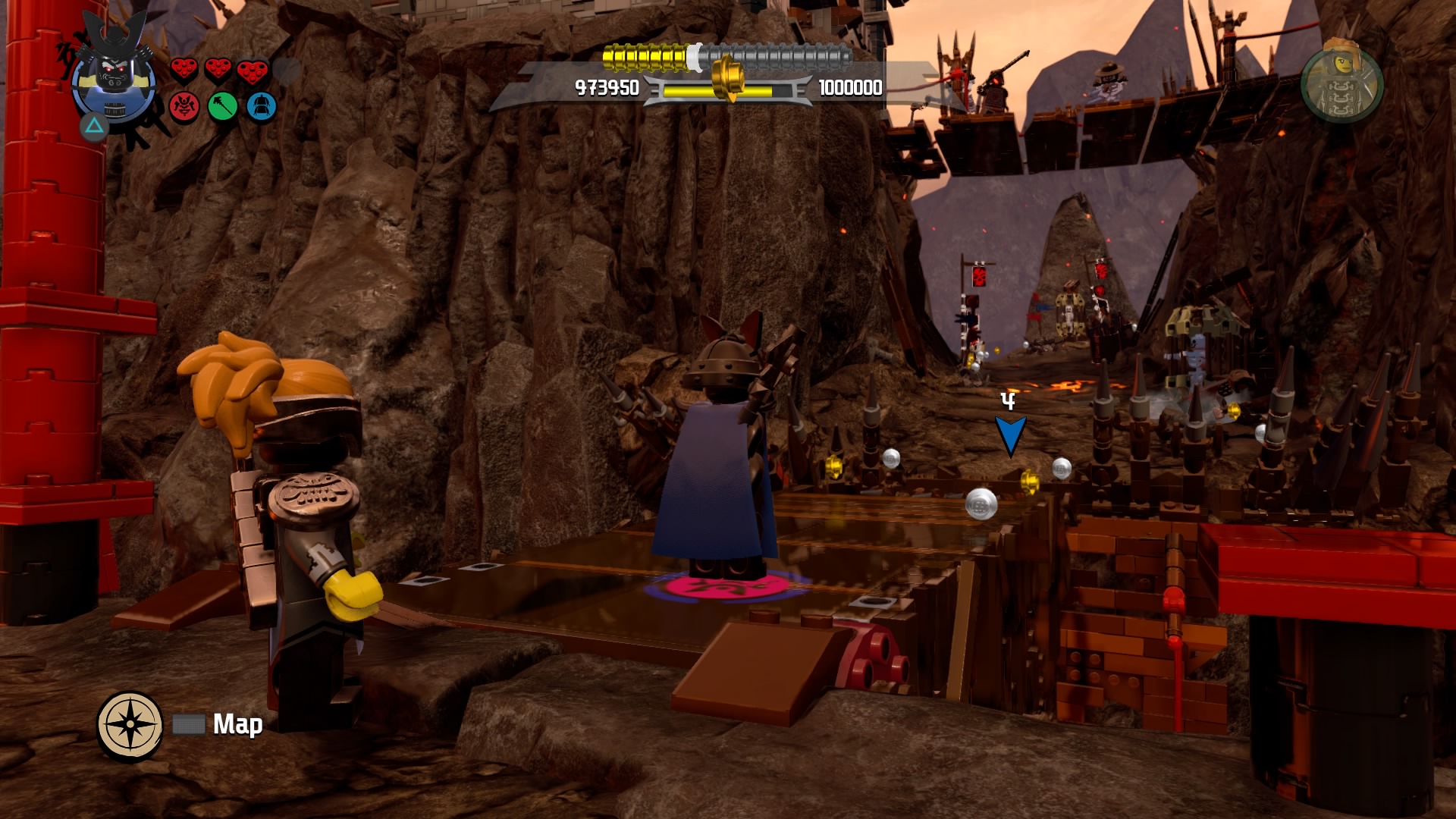
Task: Choose the green staff ability icon
Action: click(223, 107)
